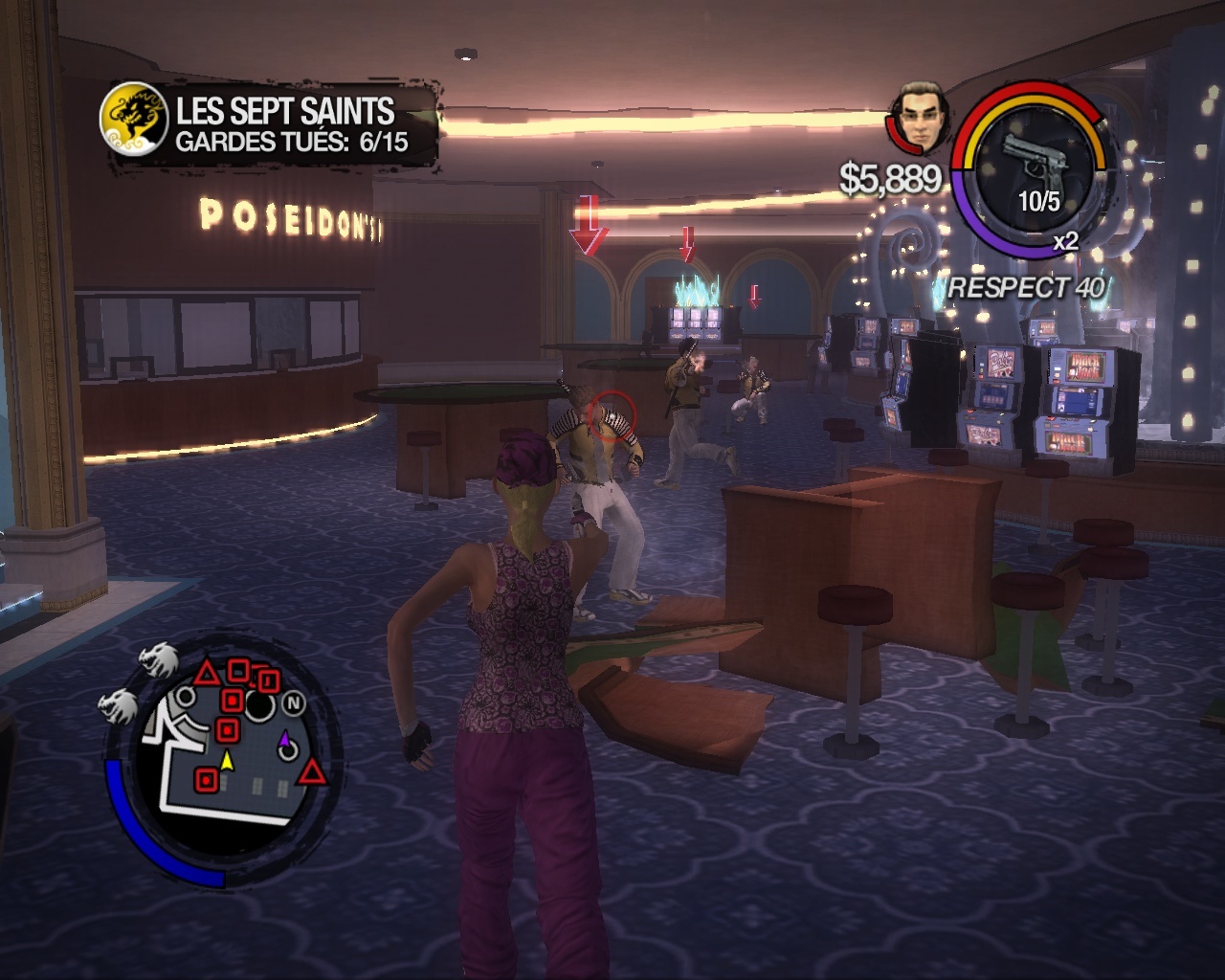Select the purple arrow marker on the minimap
The height and width of the screenshot is (980, 1225).
(x=284, y=740)
